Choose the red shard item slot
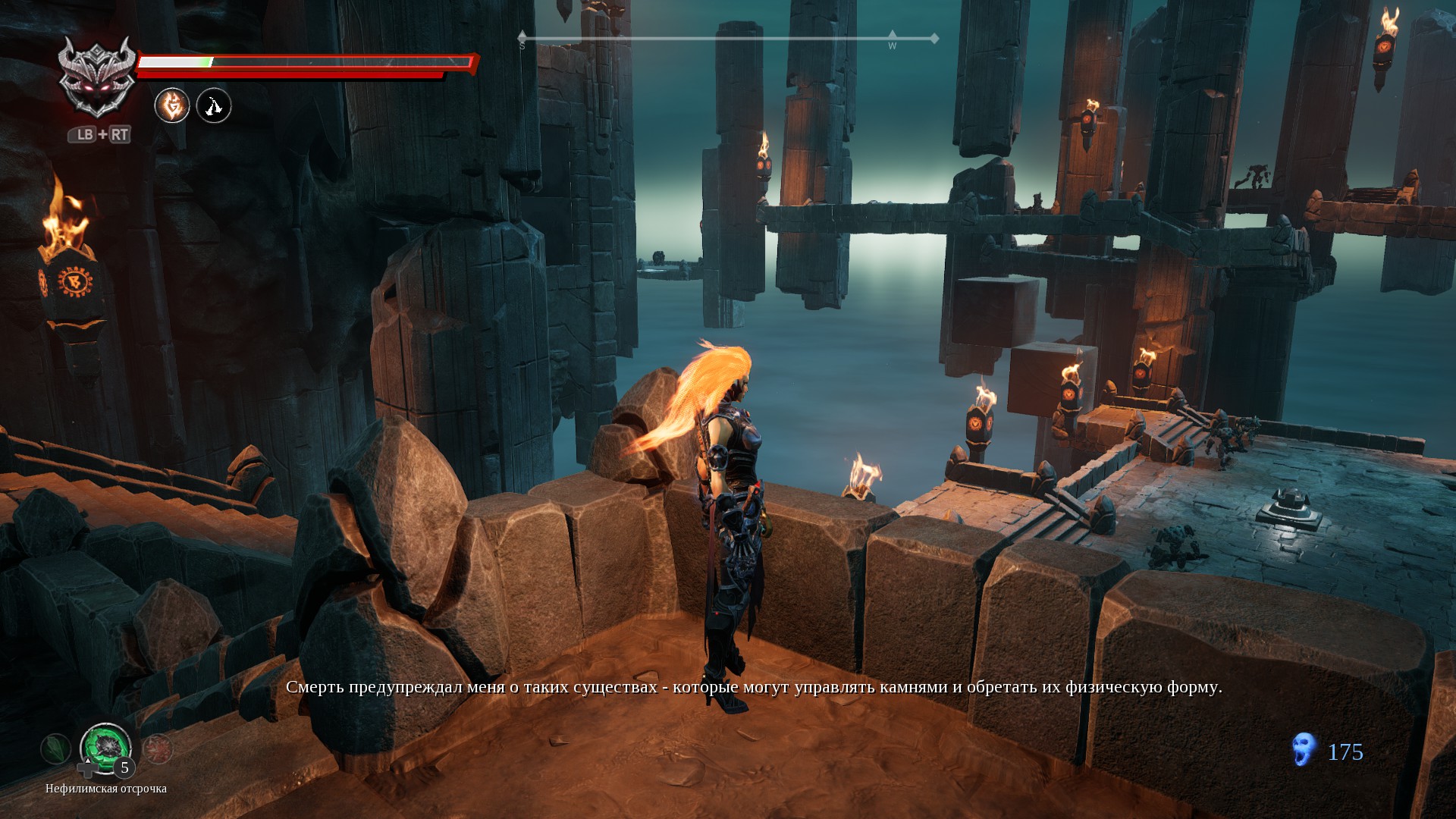 point(158,749)
